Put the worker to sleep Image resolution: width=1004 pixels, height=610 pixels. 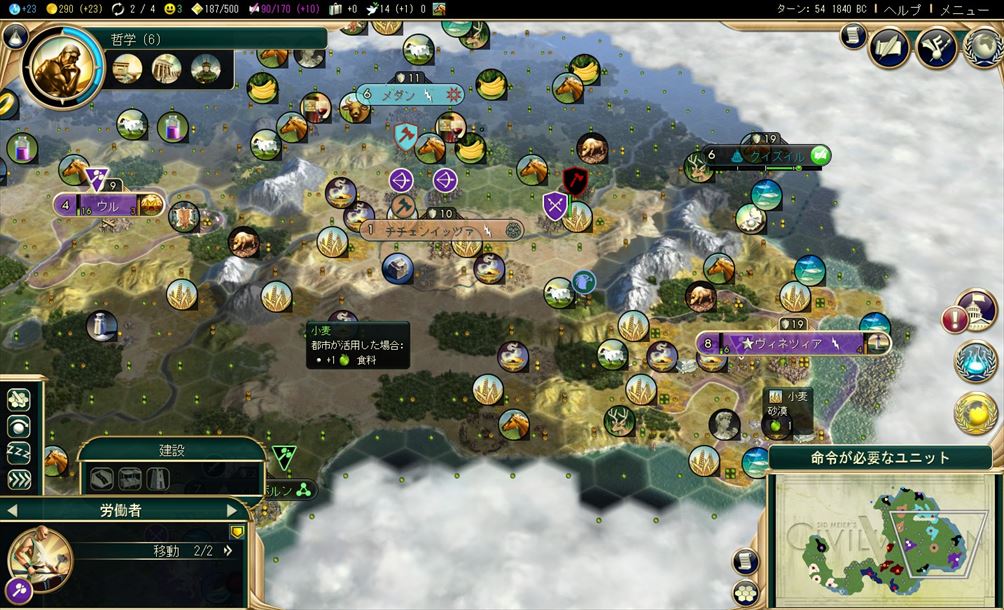19,452
